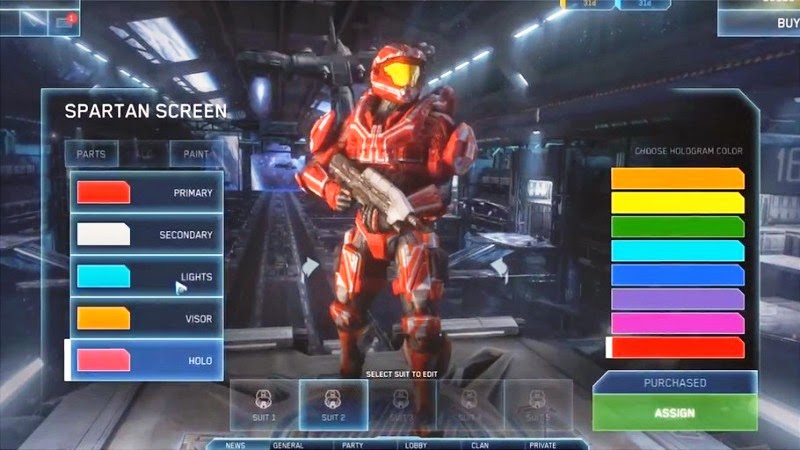Image resolution: width=800 pixels, height=450 pixels.
Task: Choose the Secondary color row
Action: [x=146, y=234]
